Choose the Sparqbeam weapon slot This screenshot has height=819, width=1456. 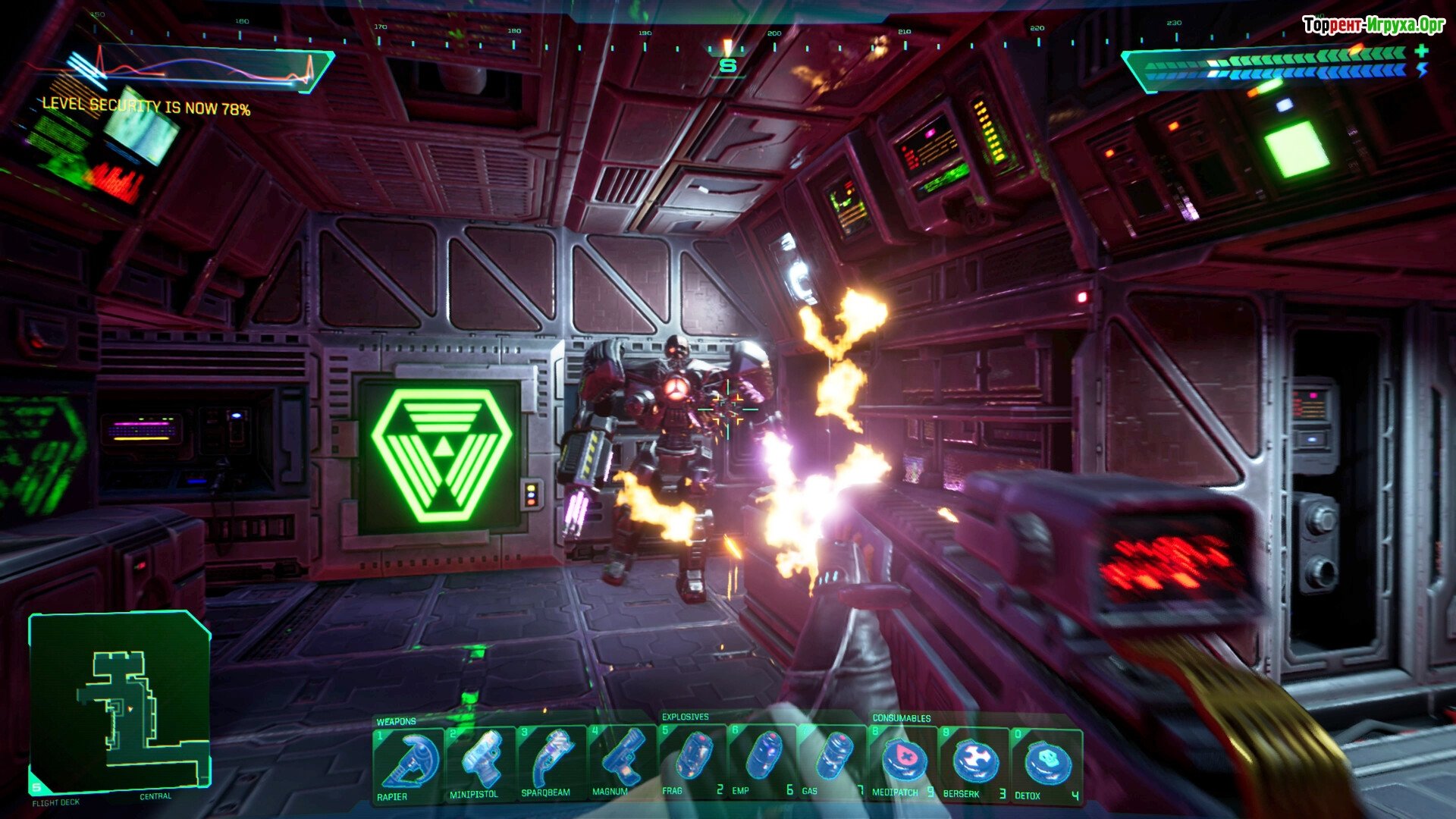point(551,763)
